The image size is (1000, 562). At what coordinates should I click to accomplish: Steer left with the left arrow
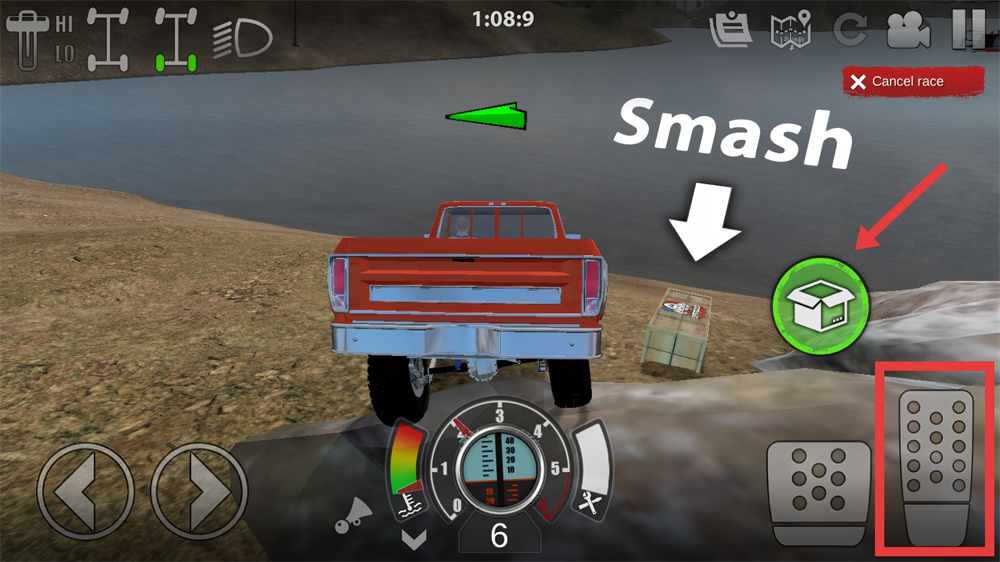tap(84, 491)
